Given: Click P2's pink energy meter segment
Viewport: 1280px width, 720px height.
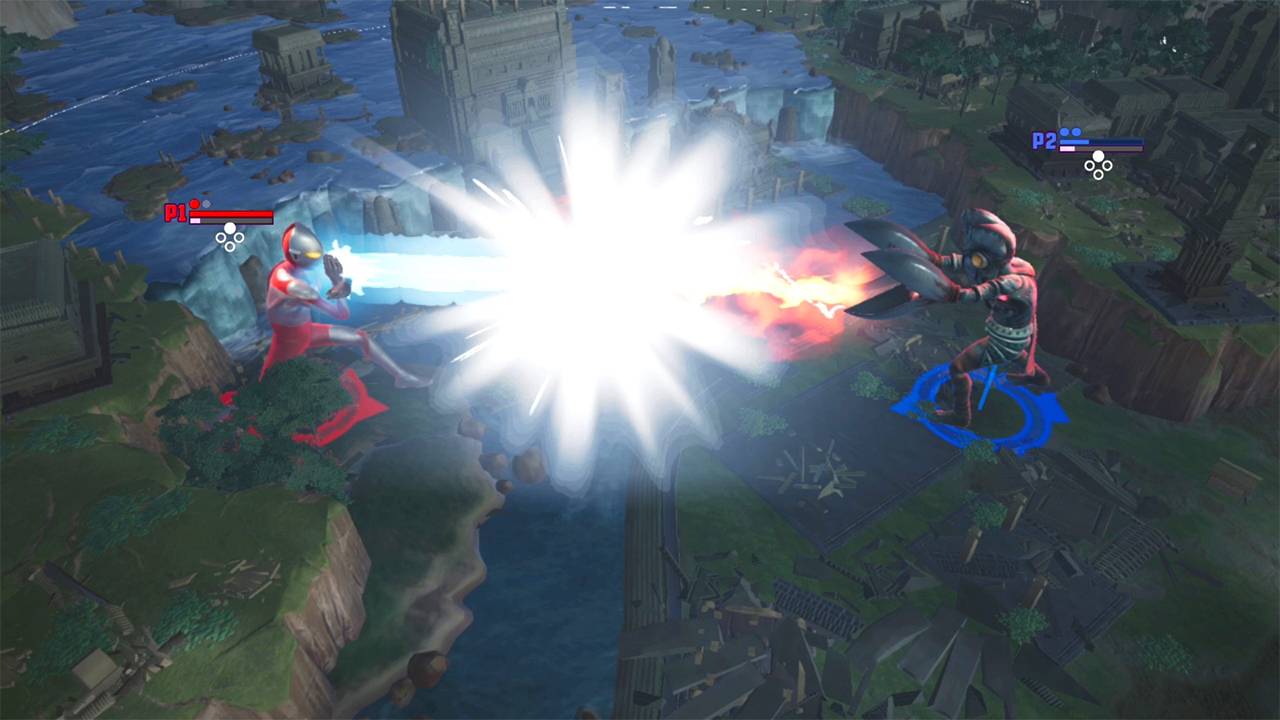Looking at the screenshot, I should pos(1067,148).
